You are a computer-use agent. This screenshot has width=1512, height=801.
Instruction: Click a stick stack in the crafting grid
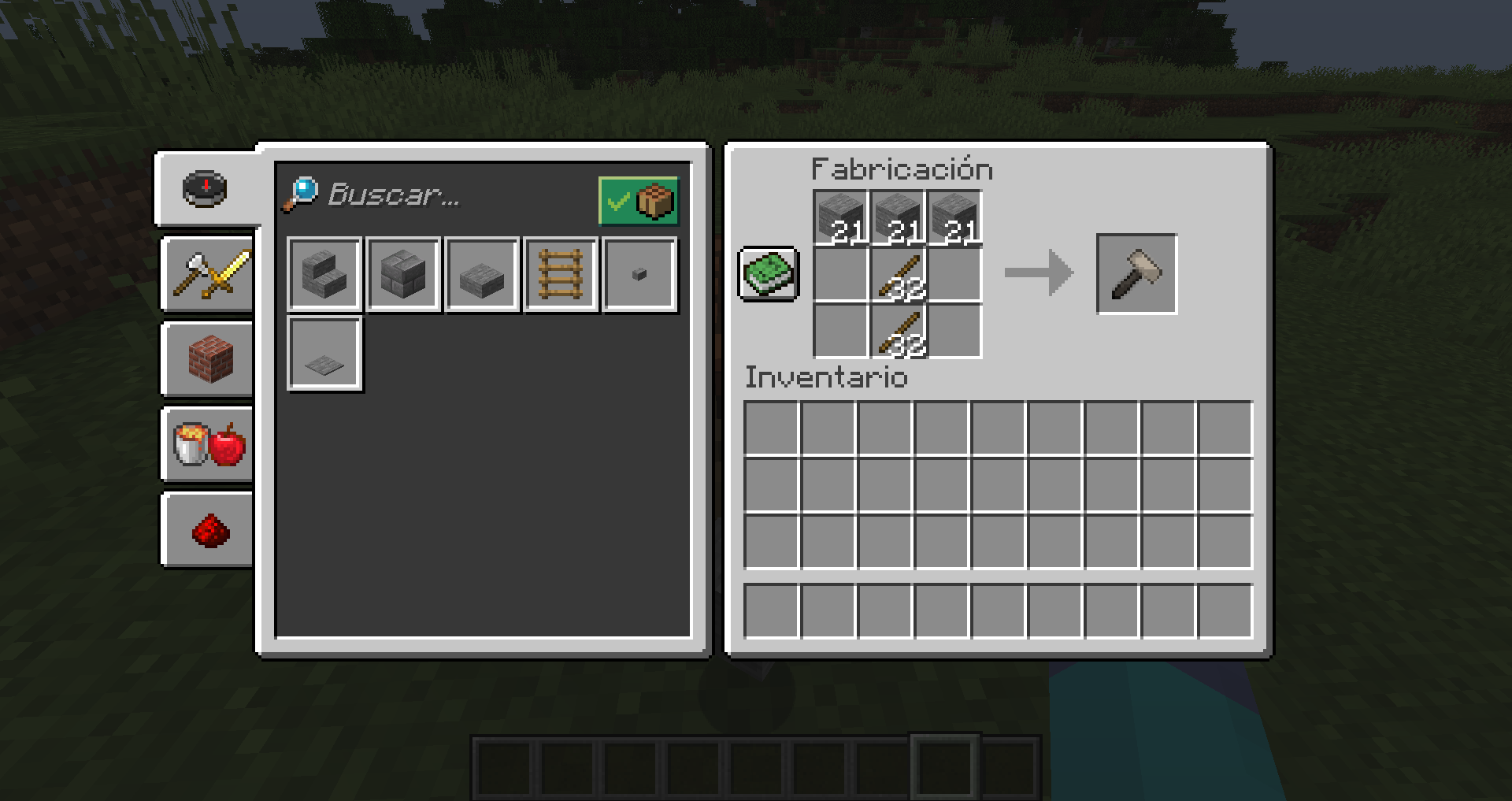[896, 273]
